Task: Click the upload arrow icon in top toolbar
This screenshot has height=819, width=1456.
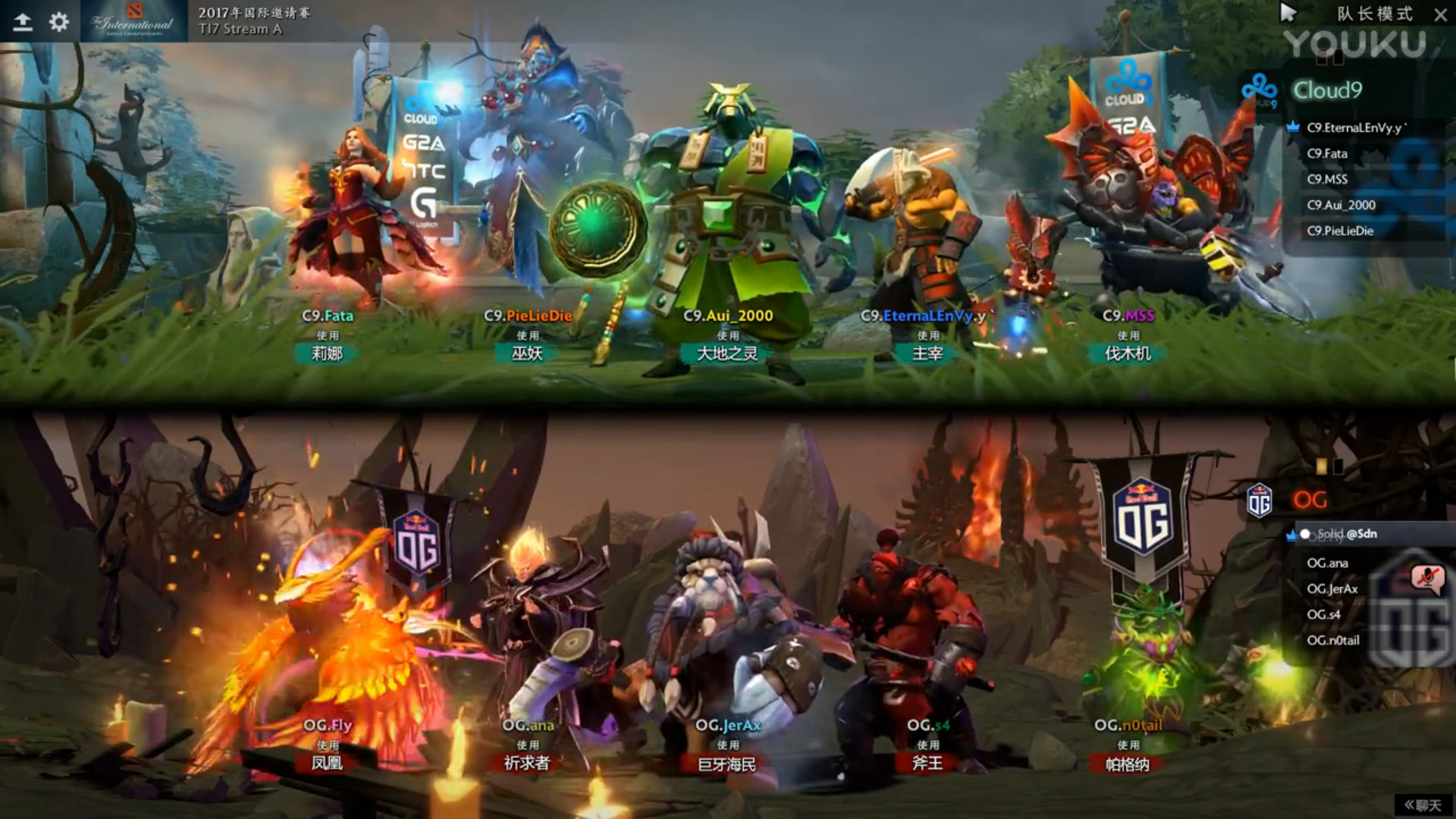Action: [x=22, y=20]
